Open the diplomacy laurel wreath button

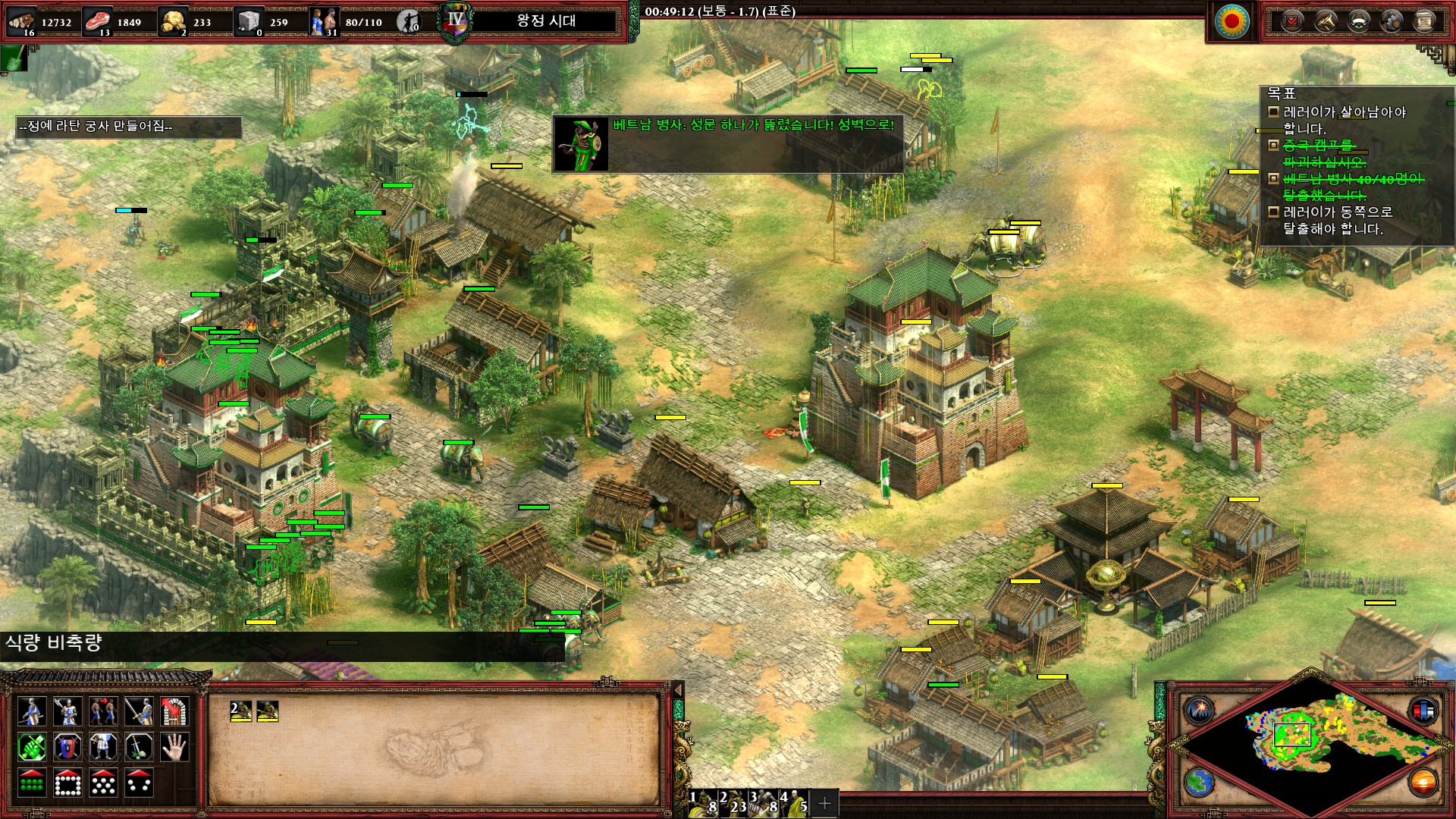1358,21
